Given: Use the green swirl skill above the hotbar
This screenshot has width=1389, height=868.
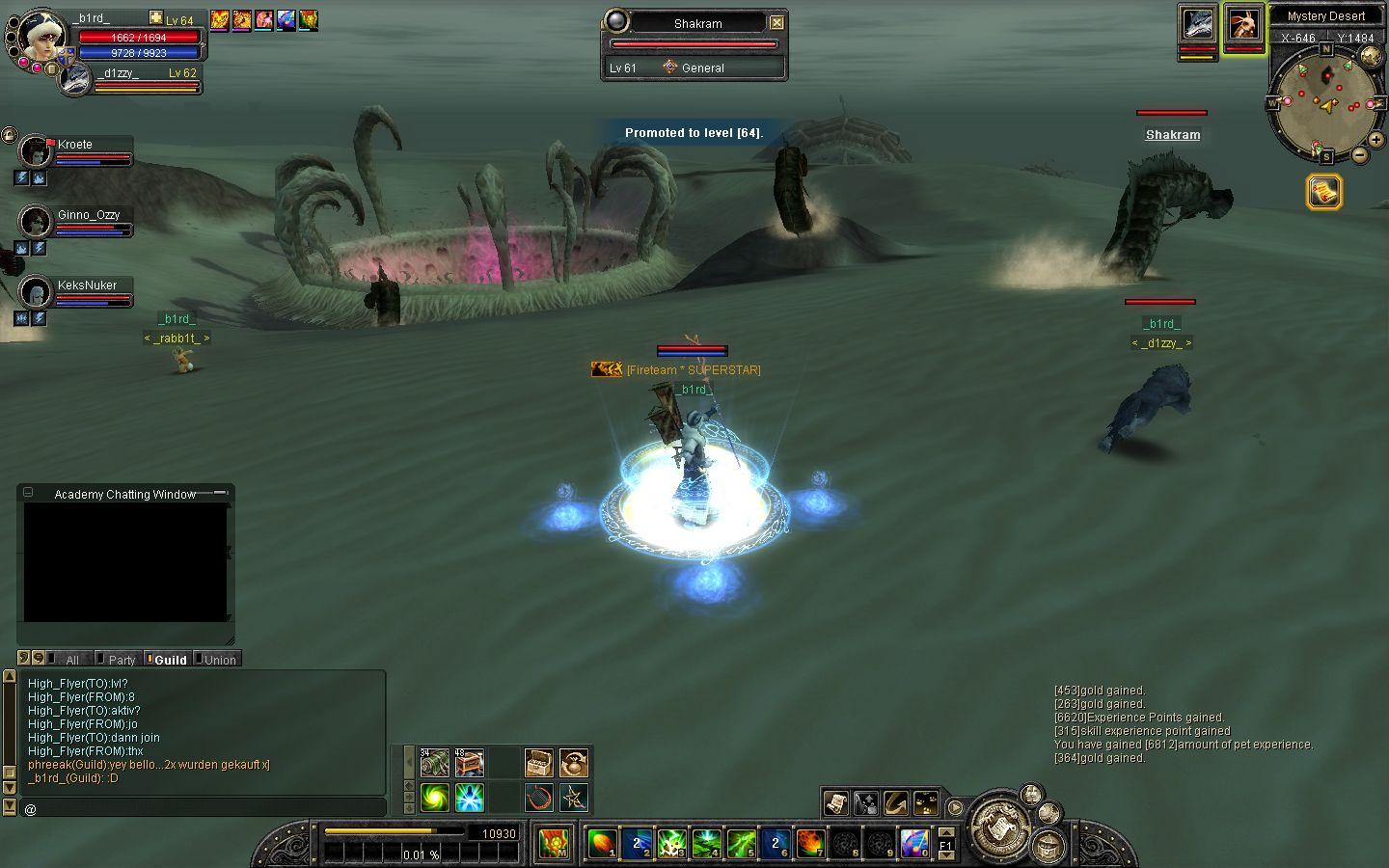Looking at the screenshot, I should 434,798.
